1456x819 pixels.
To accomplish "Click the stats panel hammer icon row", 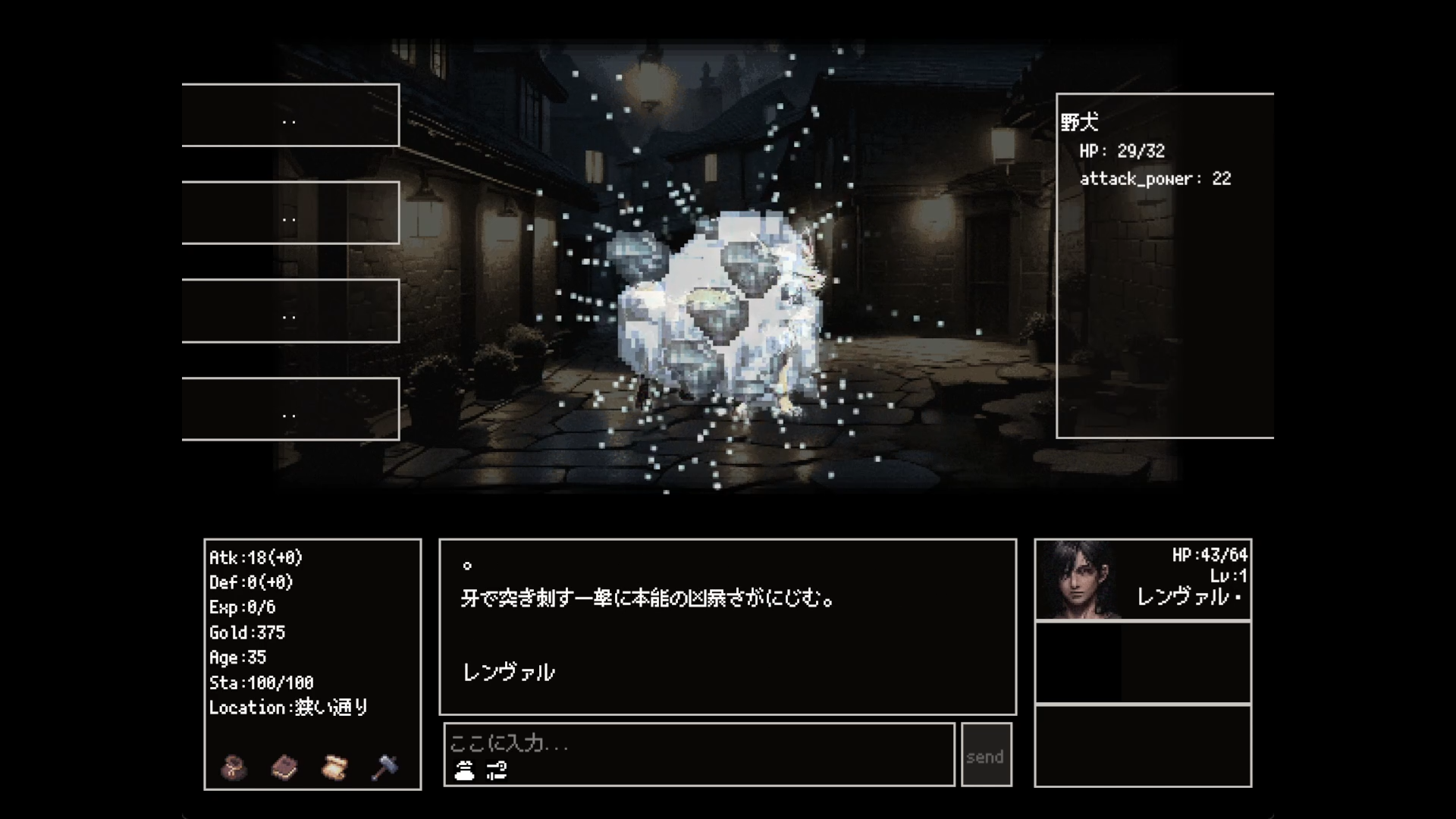I will point(383,768).
